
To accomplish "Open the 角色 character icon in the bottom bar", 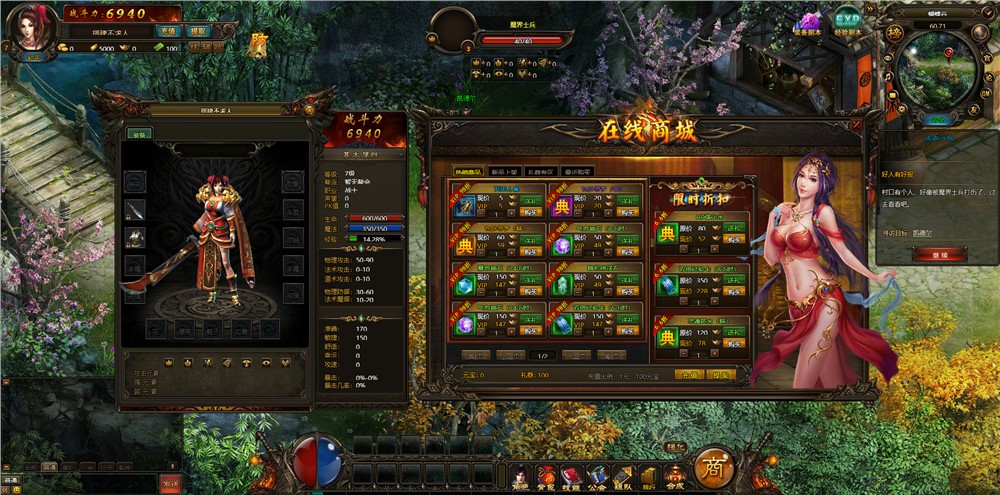I will pos(520,476).
